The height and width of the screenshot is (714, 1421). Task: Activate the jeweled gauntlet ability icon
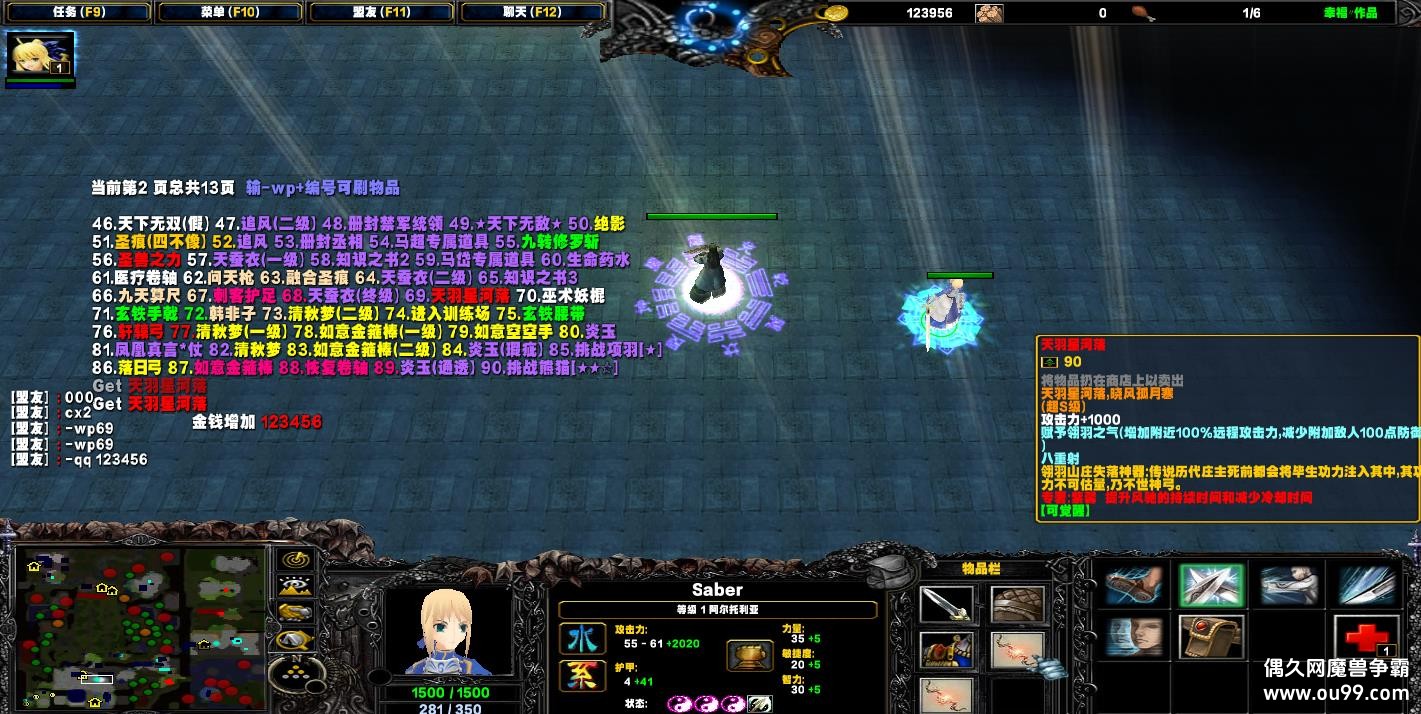[x=1210, y=637]
